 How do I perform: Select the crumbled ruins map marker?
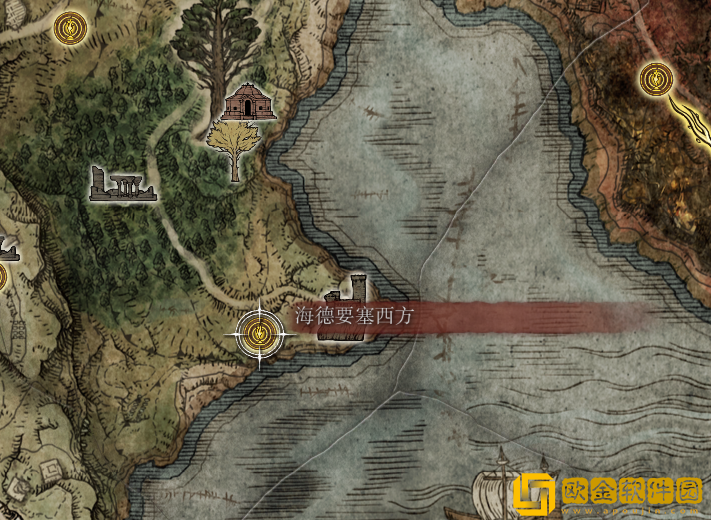coord(119,184)
